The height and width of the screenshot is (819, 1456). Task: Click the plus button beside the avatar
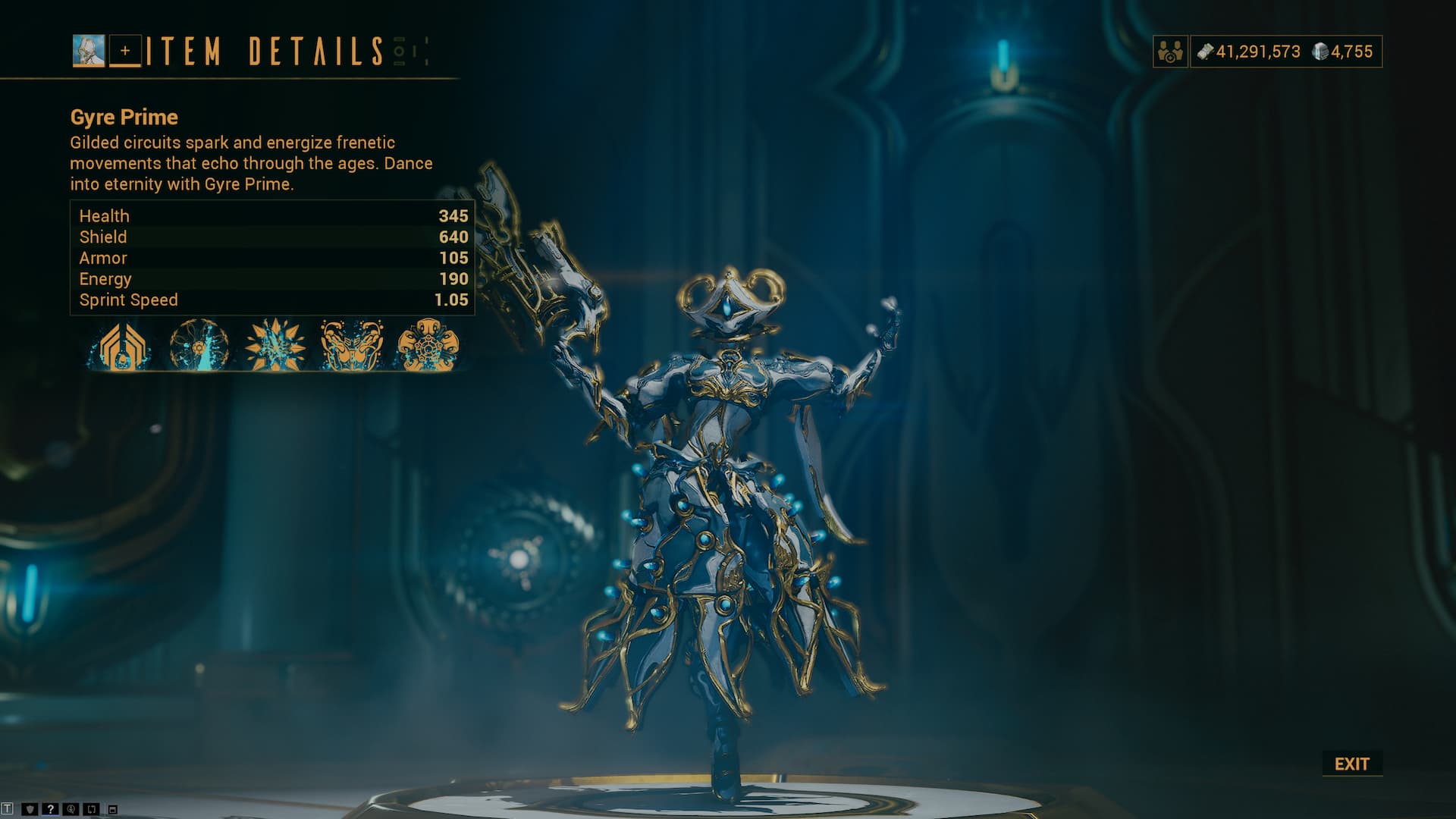pyautogui.click(x=125, y=51)
